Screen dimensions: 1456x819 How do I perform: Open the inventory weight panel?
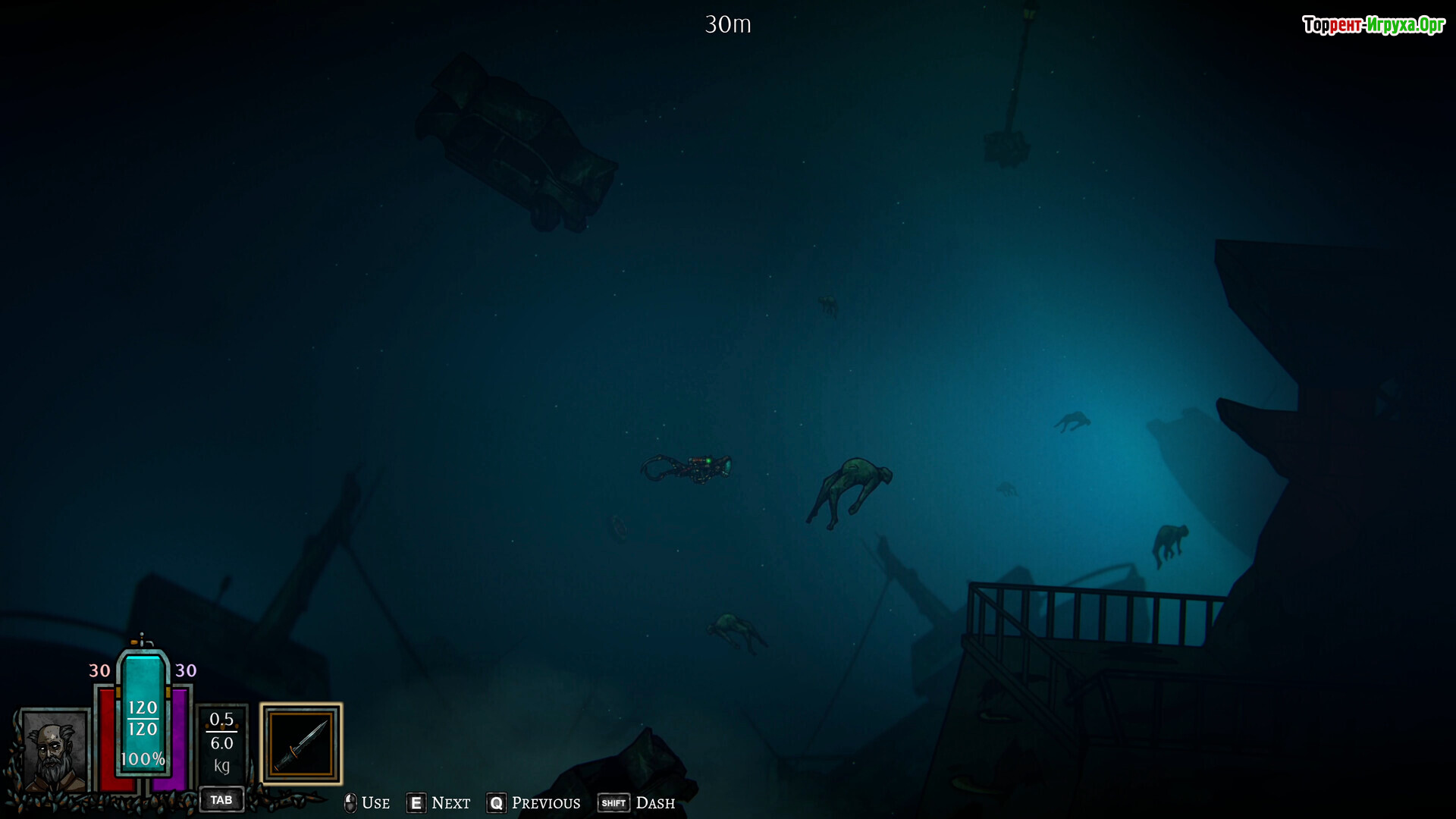point(221,742)
